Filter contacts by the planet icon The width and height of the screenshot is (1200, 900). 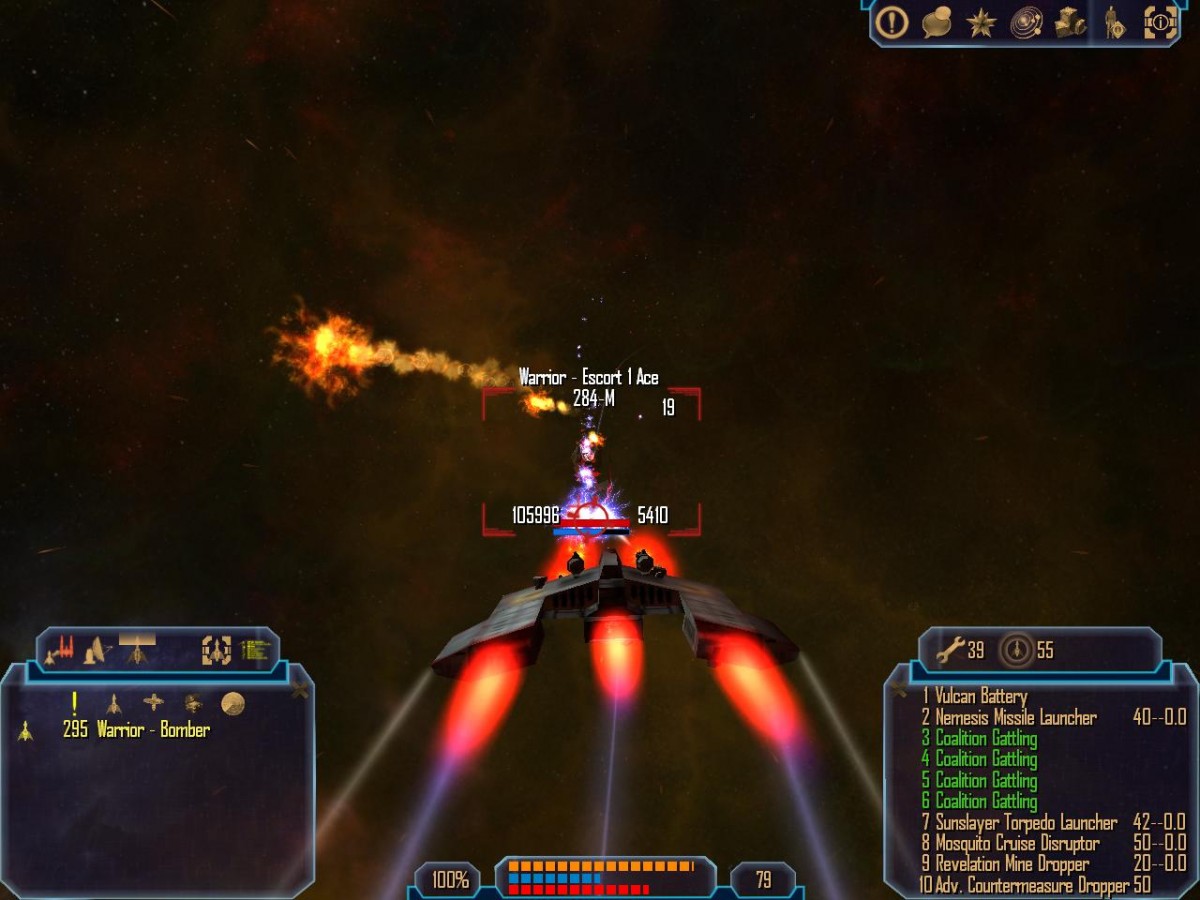[233, 703]
